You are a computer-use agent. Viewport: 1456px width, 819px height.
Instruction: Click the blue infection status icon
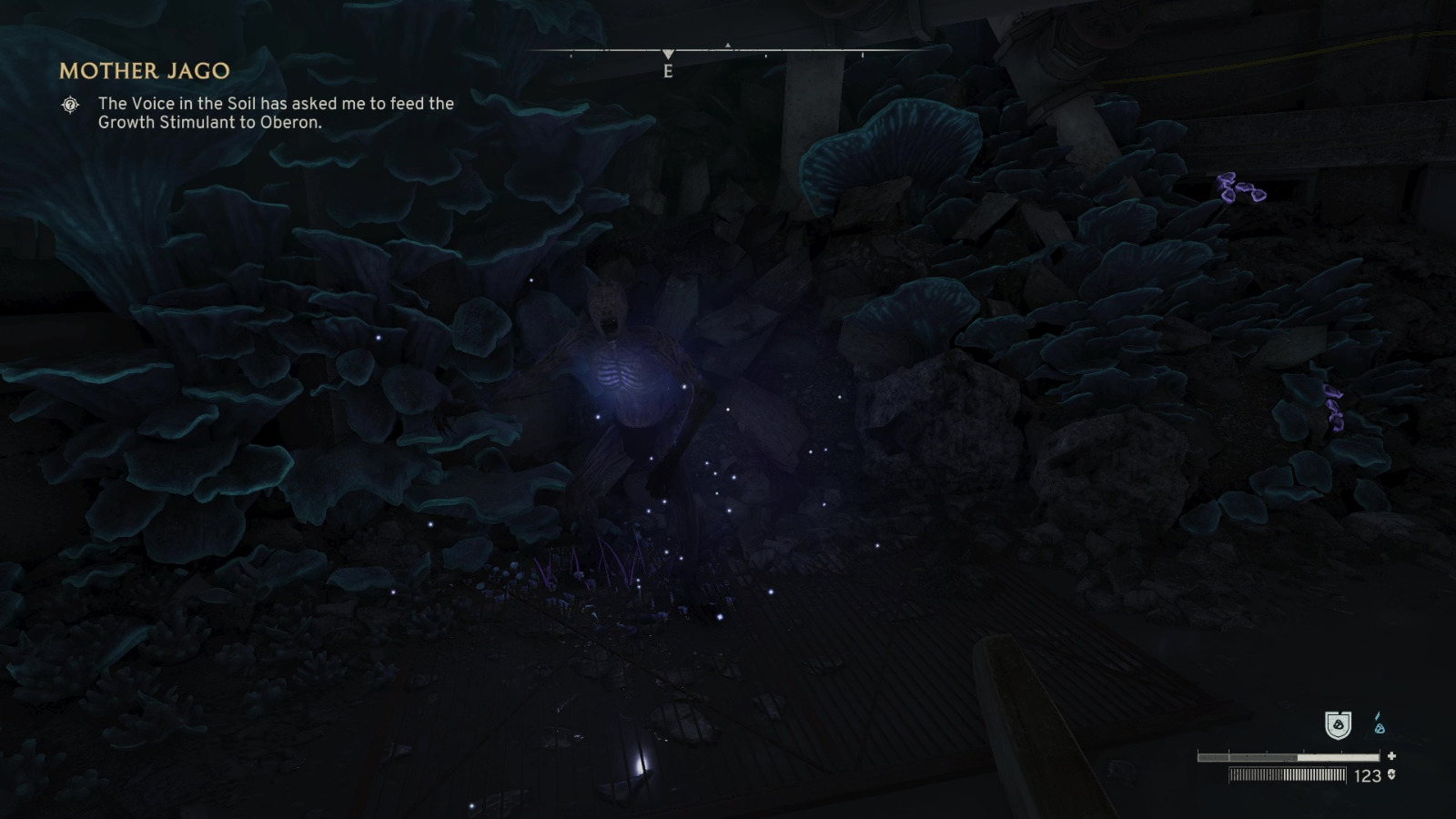point(1379,724)
